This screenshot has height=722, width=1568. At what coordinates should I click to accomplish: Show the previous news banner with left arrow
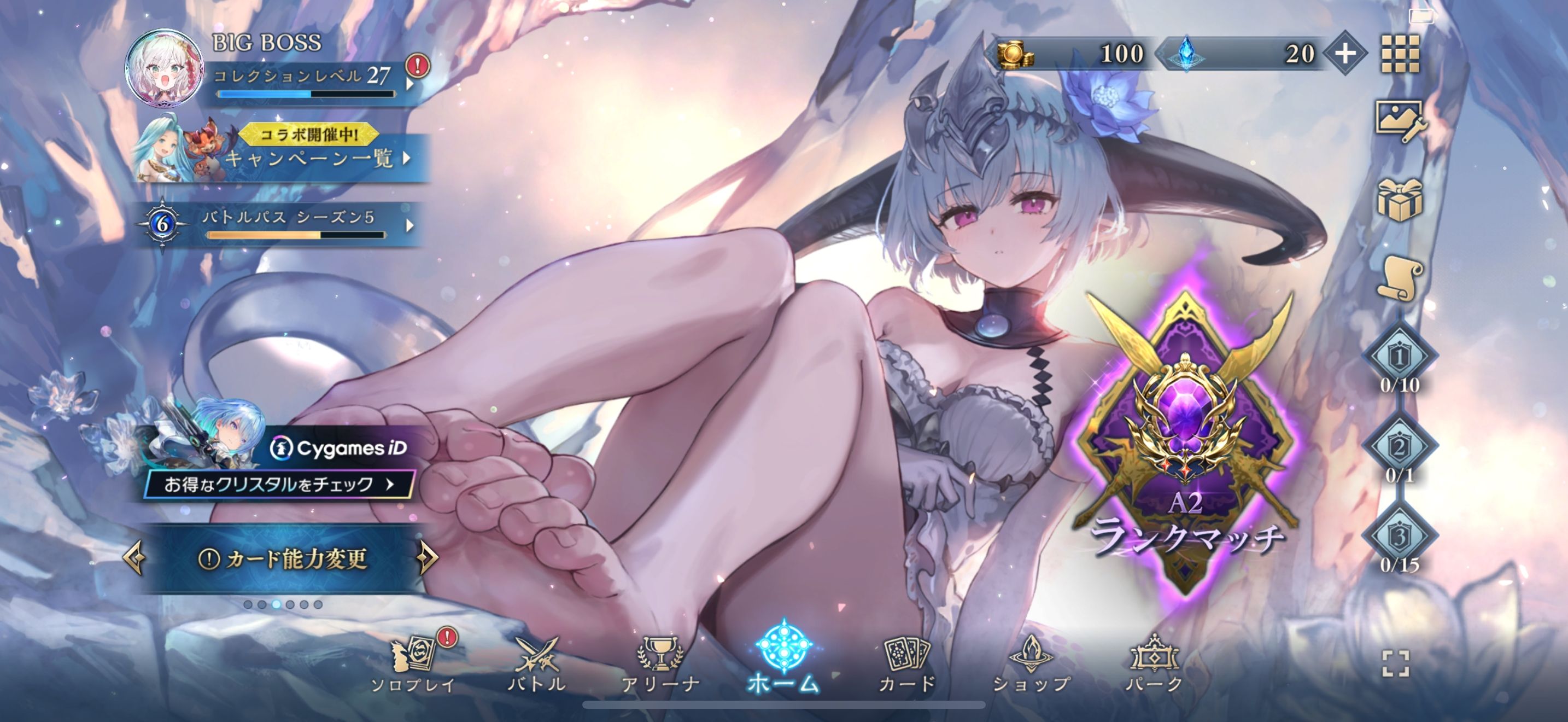click(x=134, y=557)
